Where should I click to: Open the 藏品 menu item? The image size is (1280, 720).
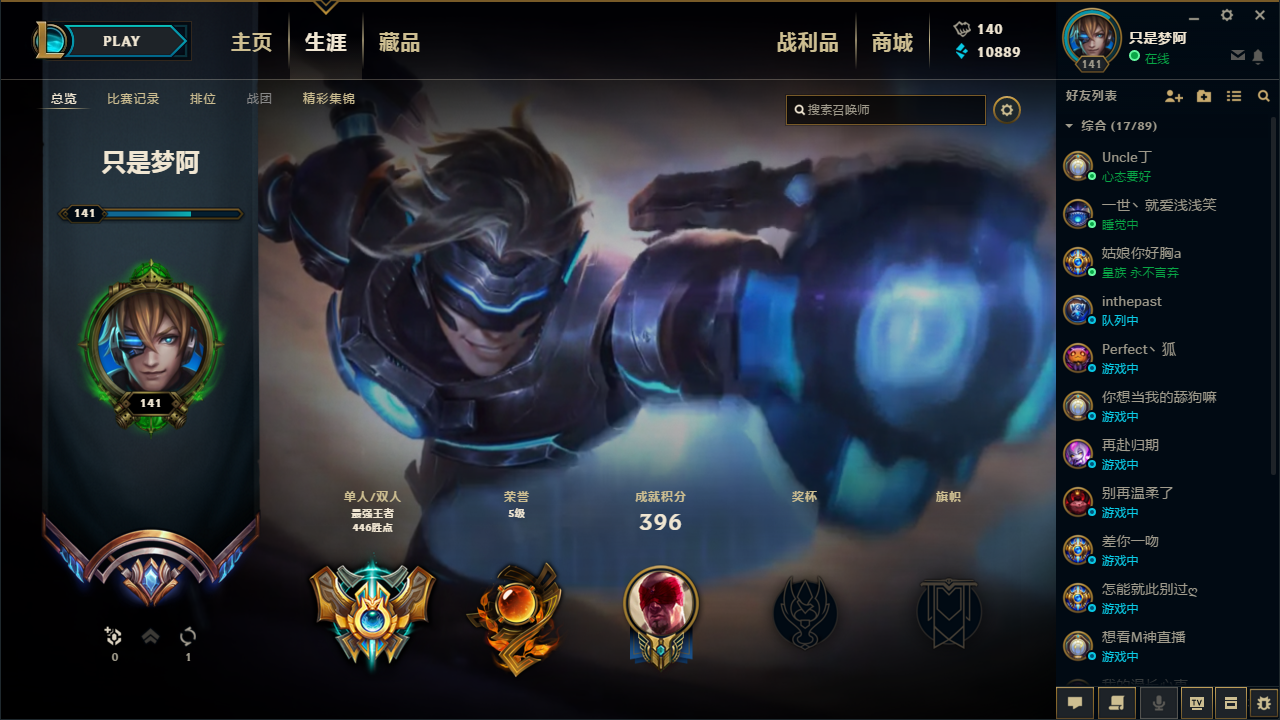pos(398,41)
